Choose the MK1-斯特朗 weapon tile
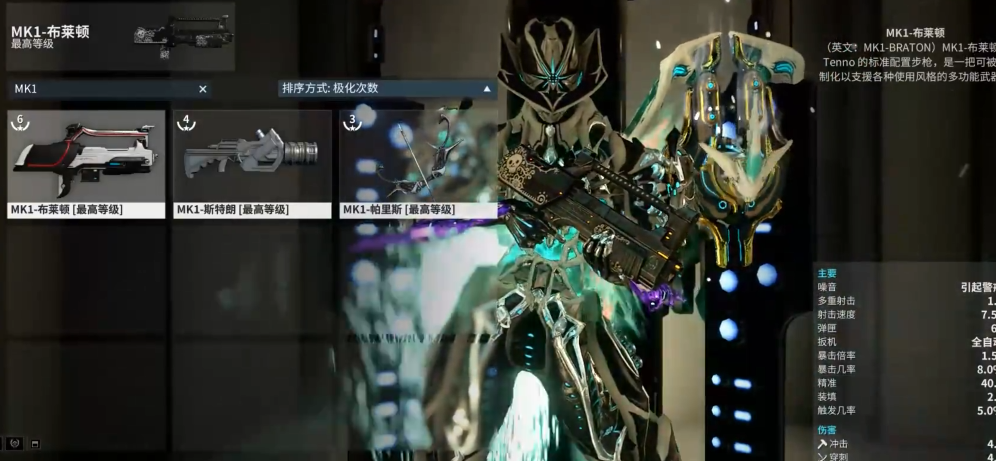 pos(252,163)
